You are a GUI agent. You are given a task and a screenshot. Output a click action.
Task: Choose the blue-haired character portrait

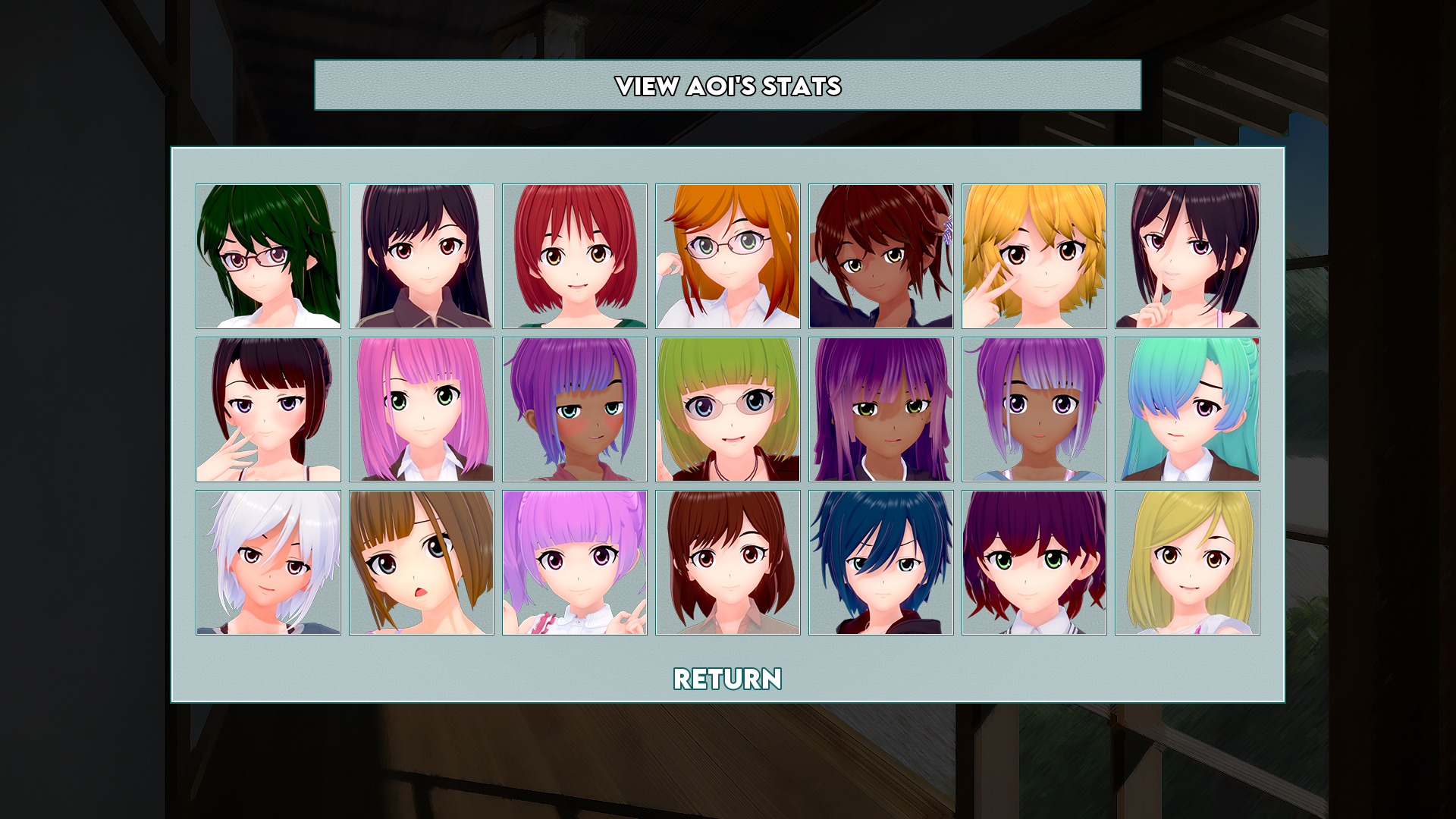coord(881,563)
